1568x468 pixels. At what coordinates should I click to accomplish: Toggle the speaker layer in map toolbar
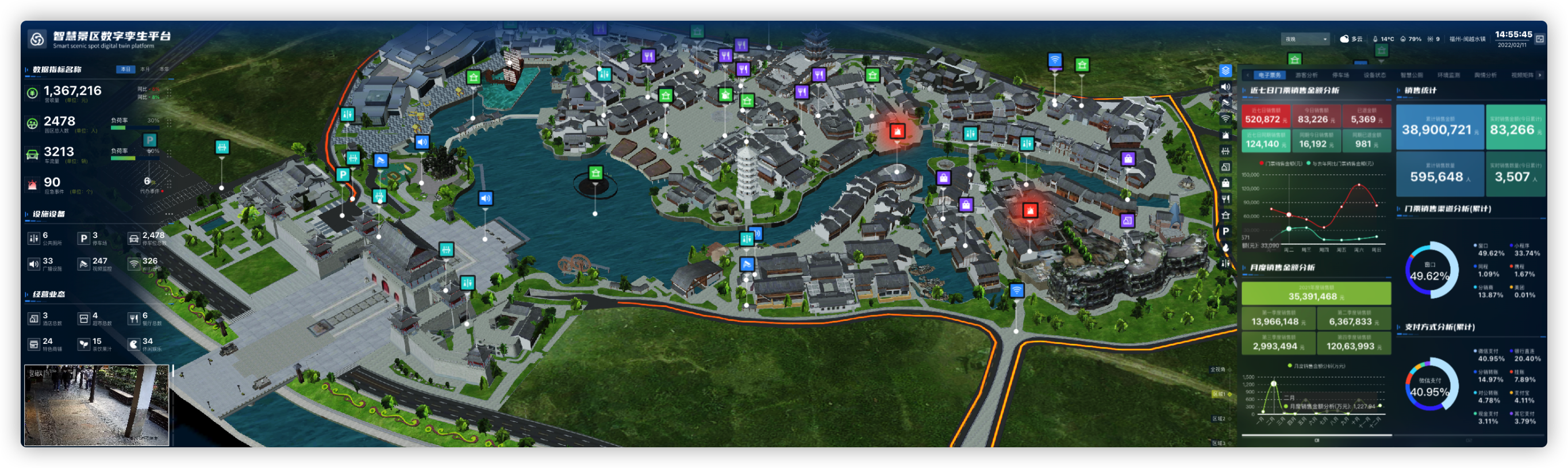[x=1226, y=87]
